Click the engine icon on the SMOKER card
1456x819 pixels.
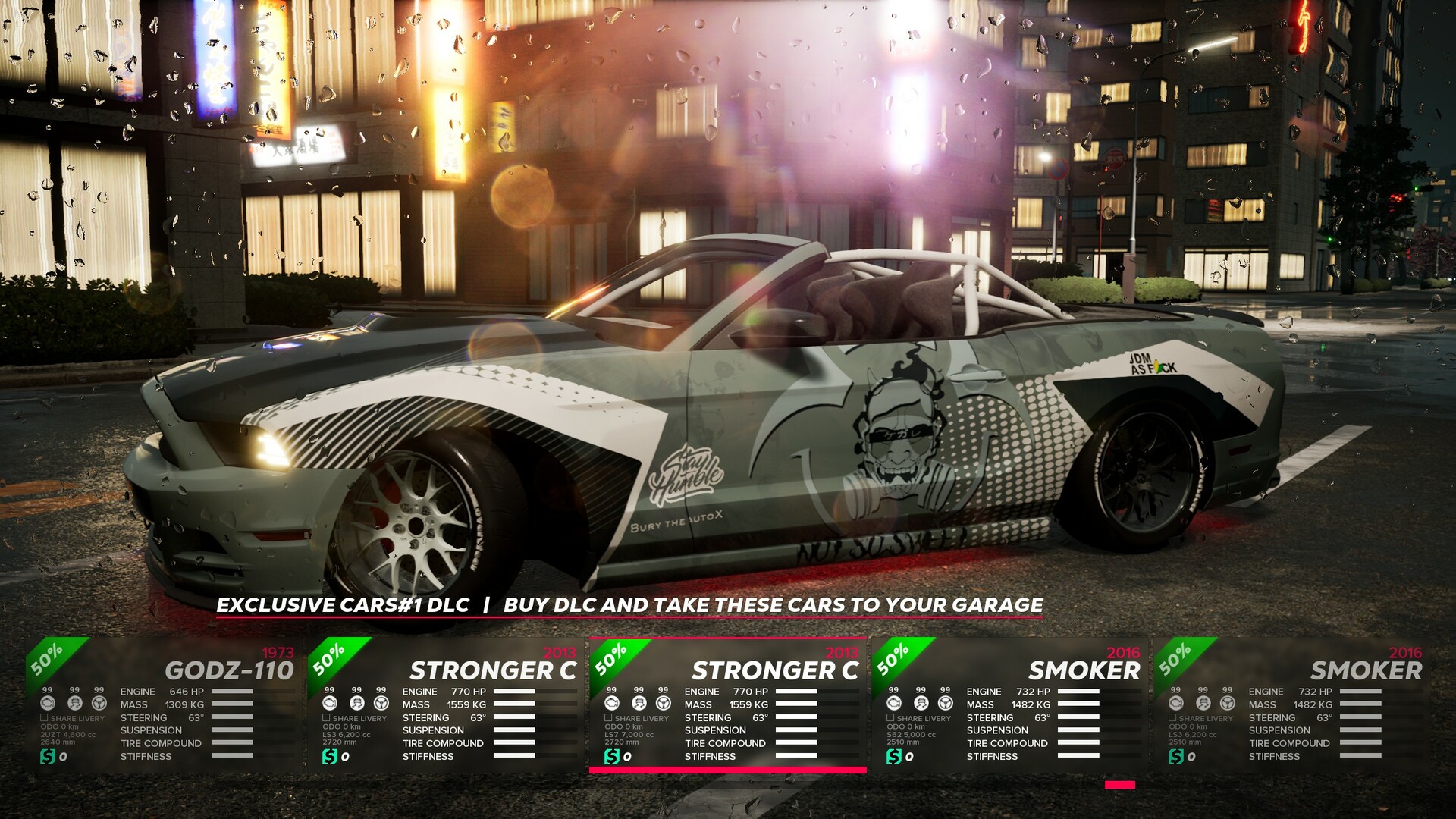click(x=893, y=703)
